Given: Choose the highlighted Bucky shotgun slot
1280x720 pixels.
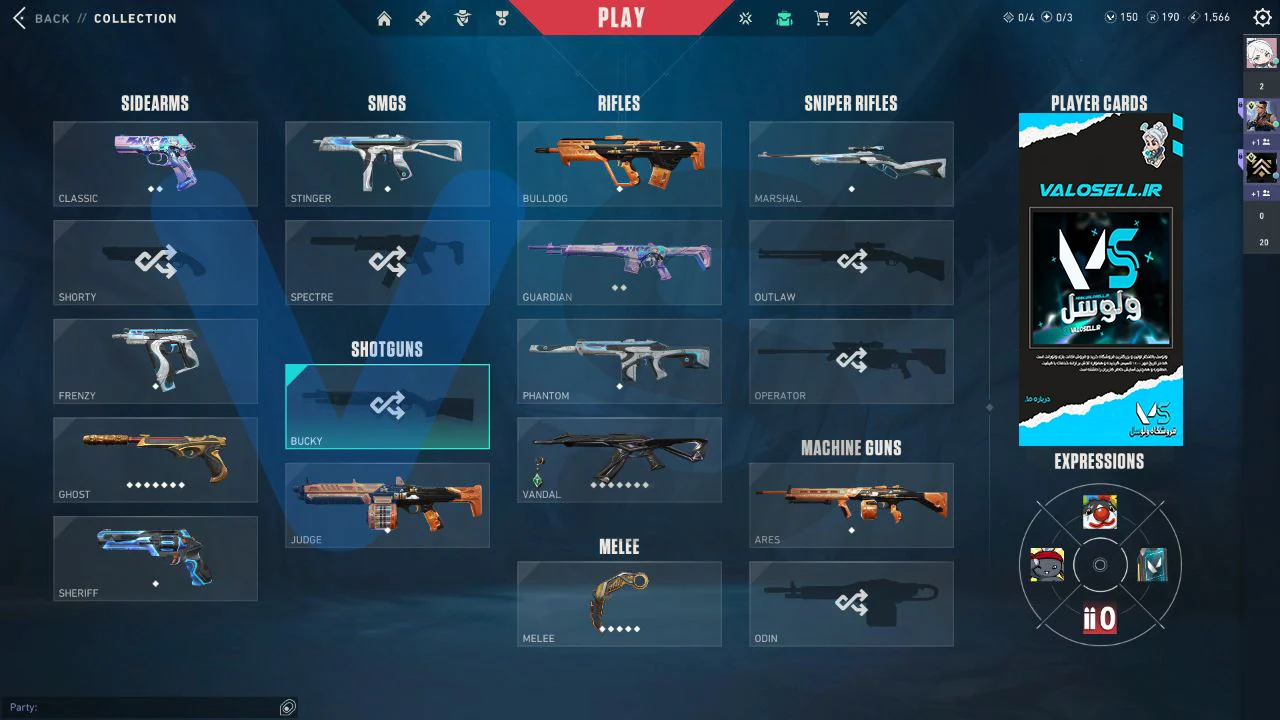Looking at the screenshot, I should coord(387,406).
